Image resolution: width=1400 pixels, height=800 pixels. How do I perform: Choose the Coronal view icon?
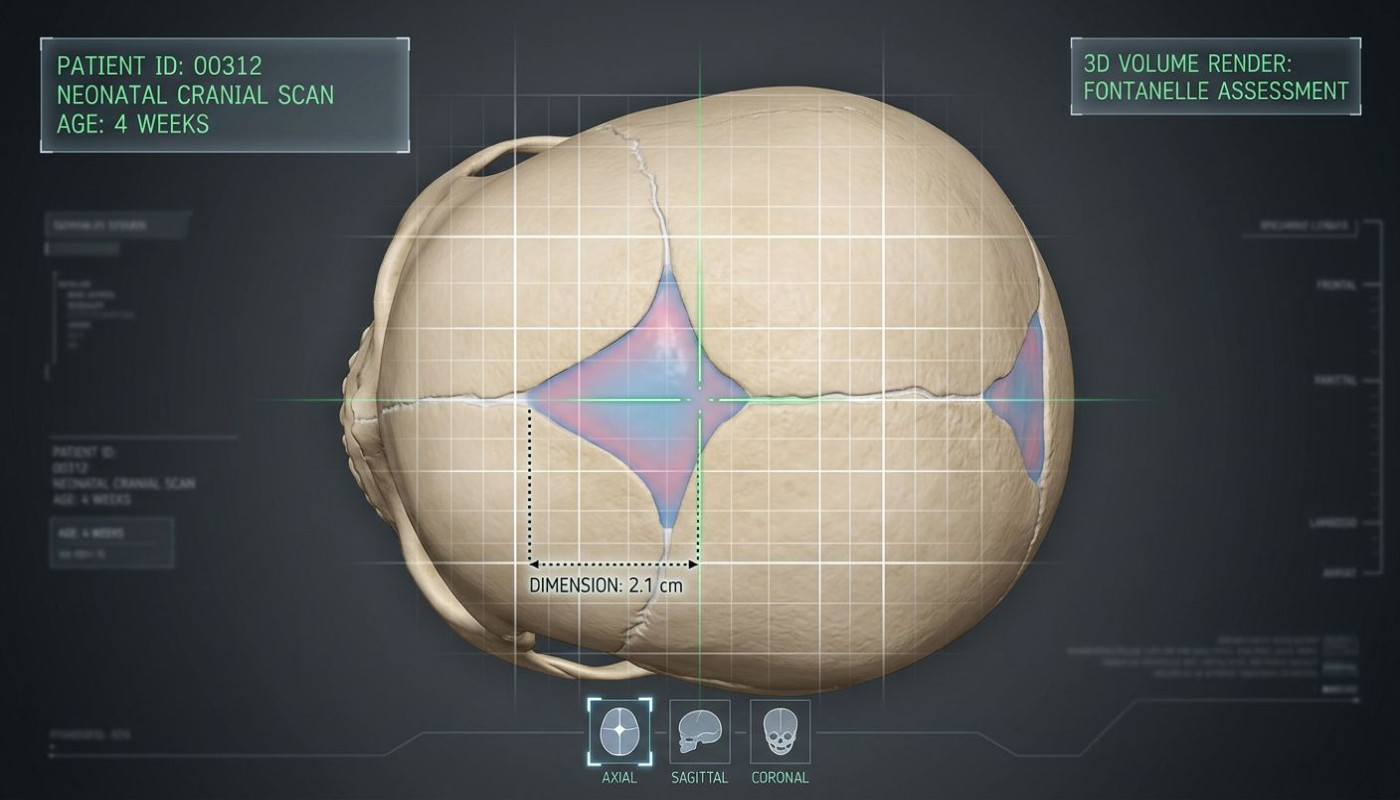(x=779, y=731)
